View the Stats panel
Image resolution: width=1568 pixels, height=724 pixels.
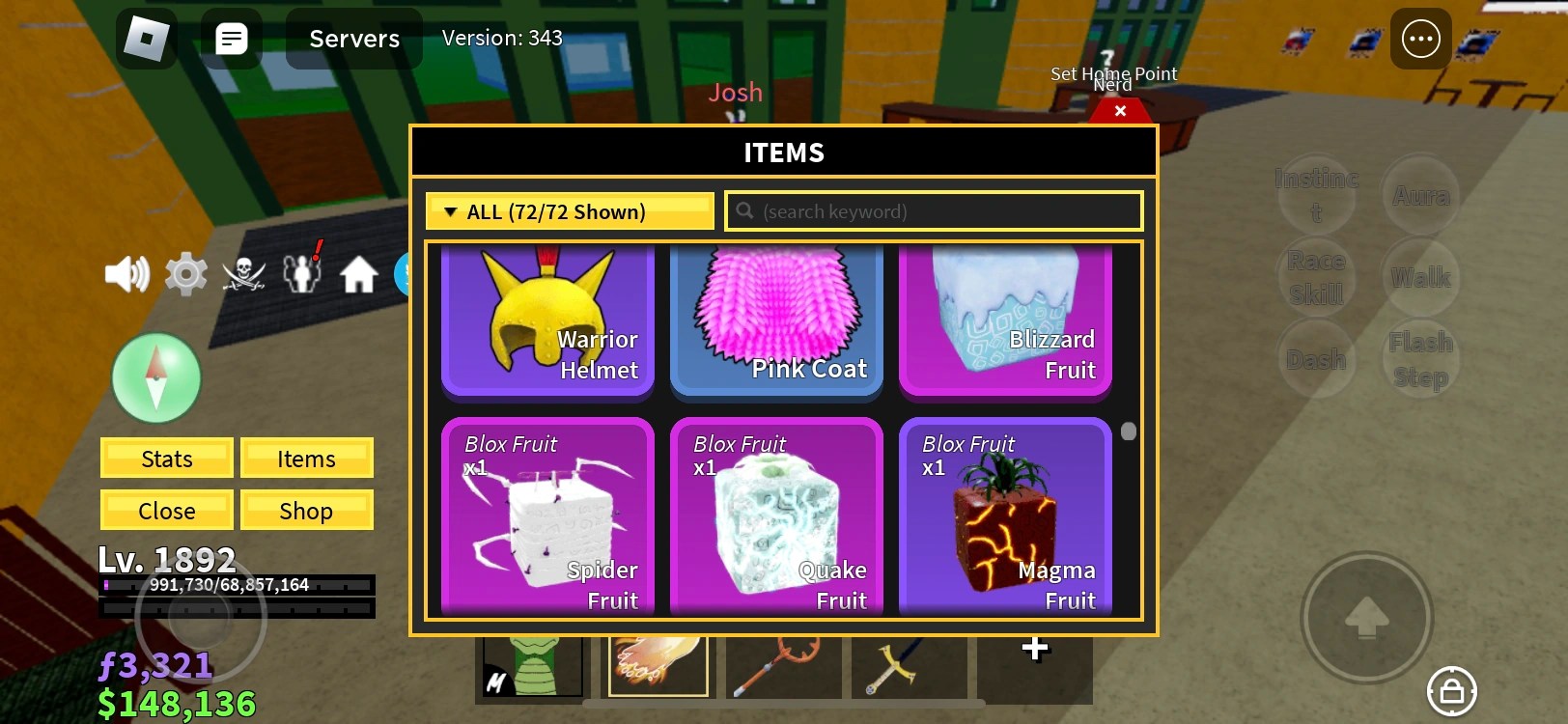pyautogui.click(x=166, y=458)
